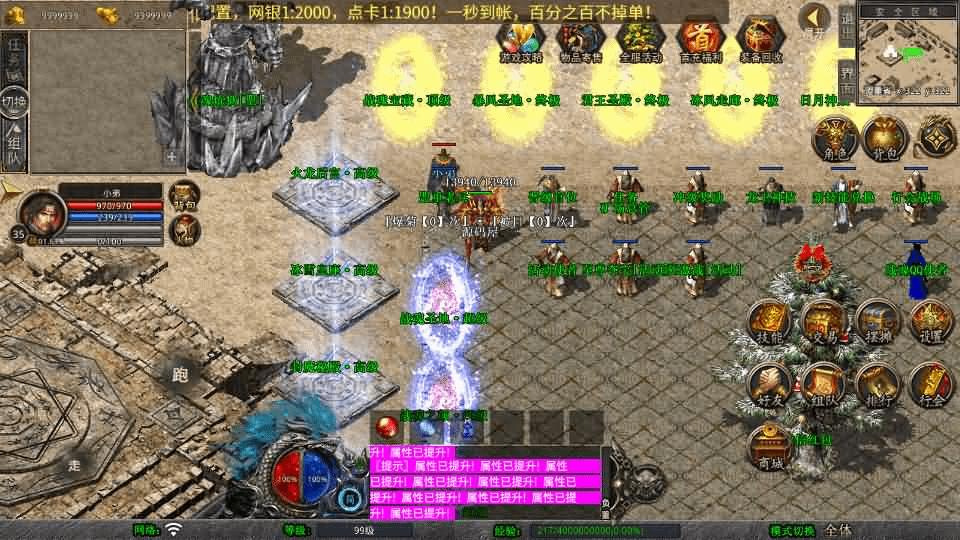This screenshot has height=540, width=960.
Task: Open the 商城 shop button
Action: click(771, 446)
